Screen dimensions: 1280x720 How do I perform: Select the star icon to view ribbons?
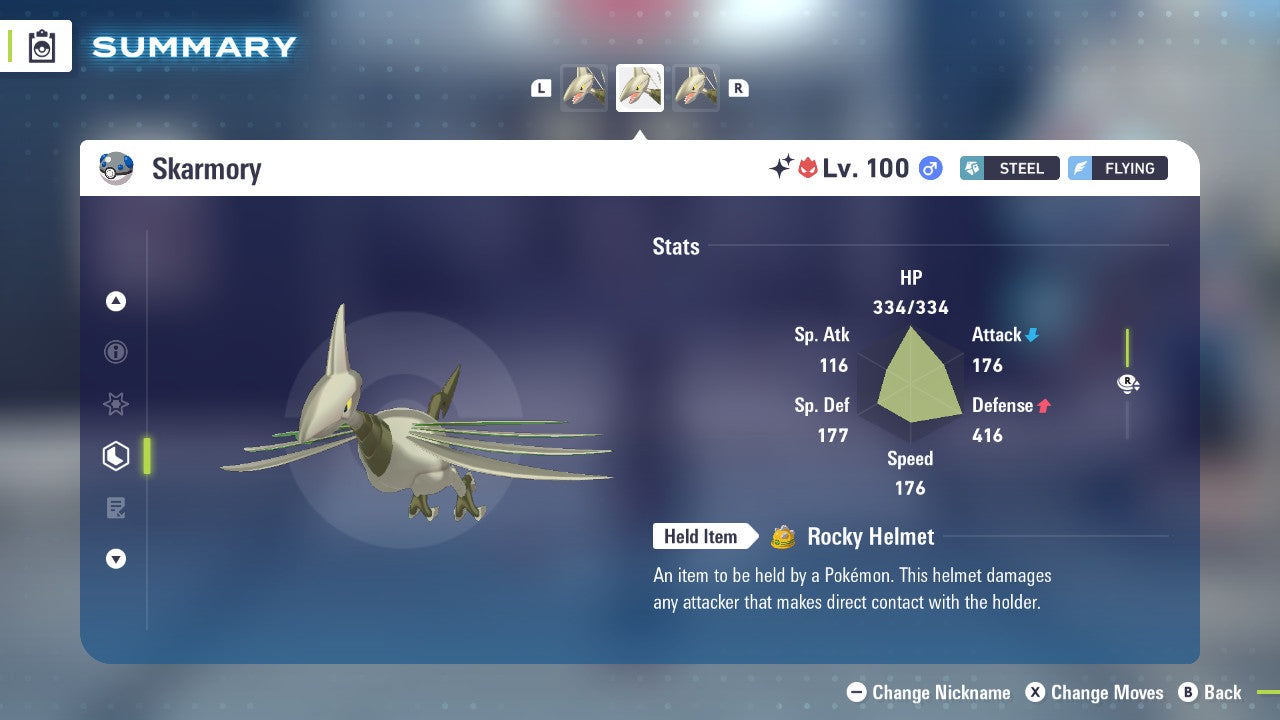pyautogui.click(x=116, y=404)
